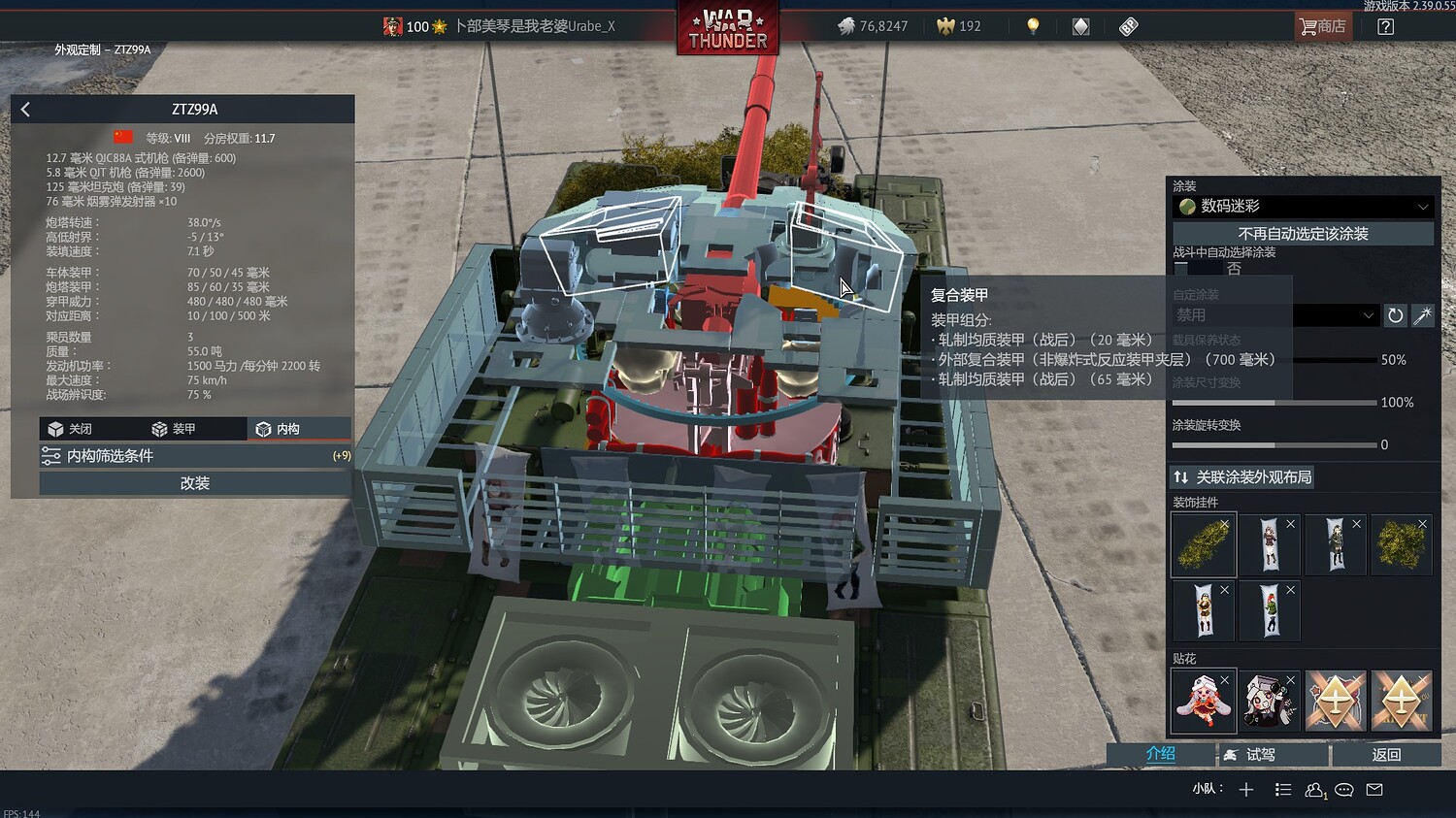Remove the first yellow camouflage decoration via its X
Image resolution: width=1456 pixels, height=818 pixels.
coord(1225,523)
